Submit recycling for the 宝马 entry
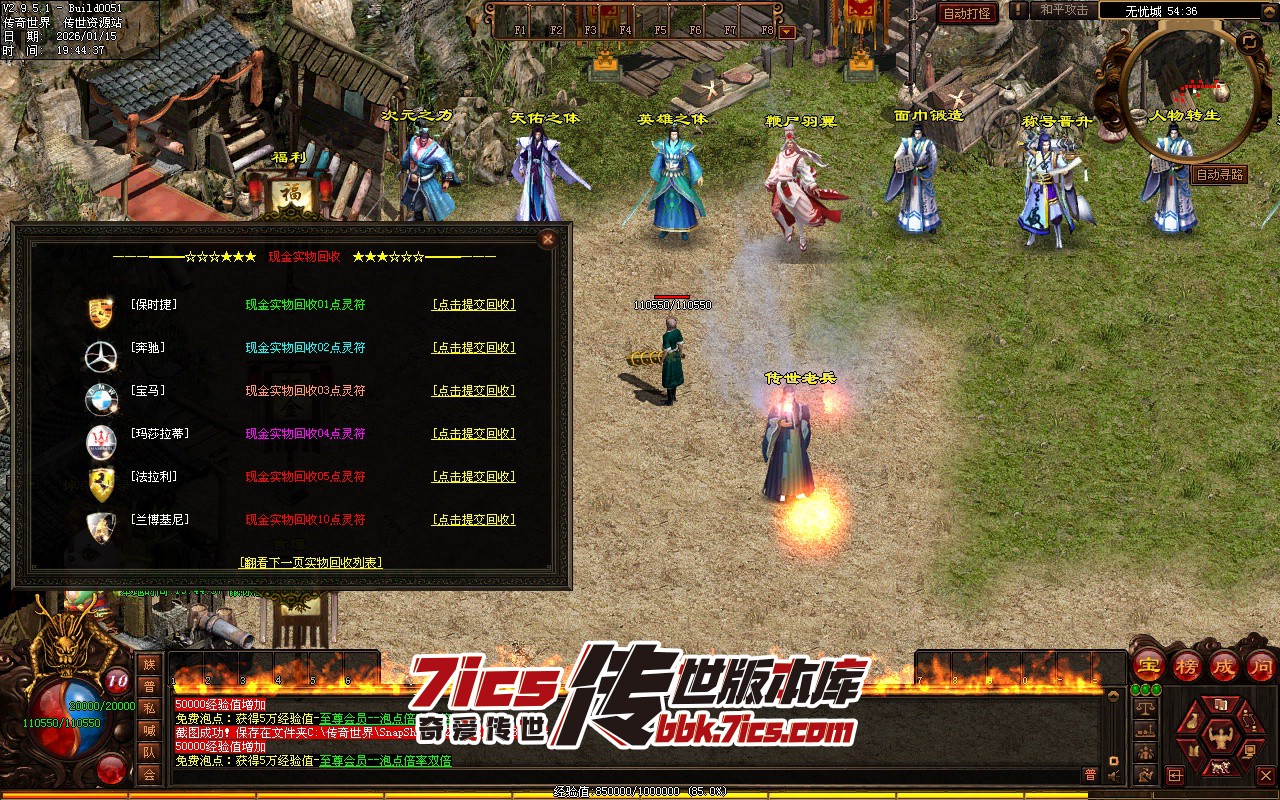The image size is (1280, 800). click(473, 391)
